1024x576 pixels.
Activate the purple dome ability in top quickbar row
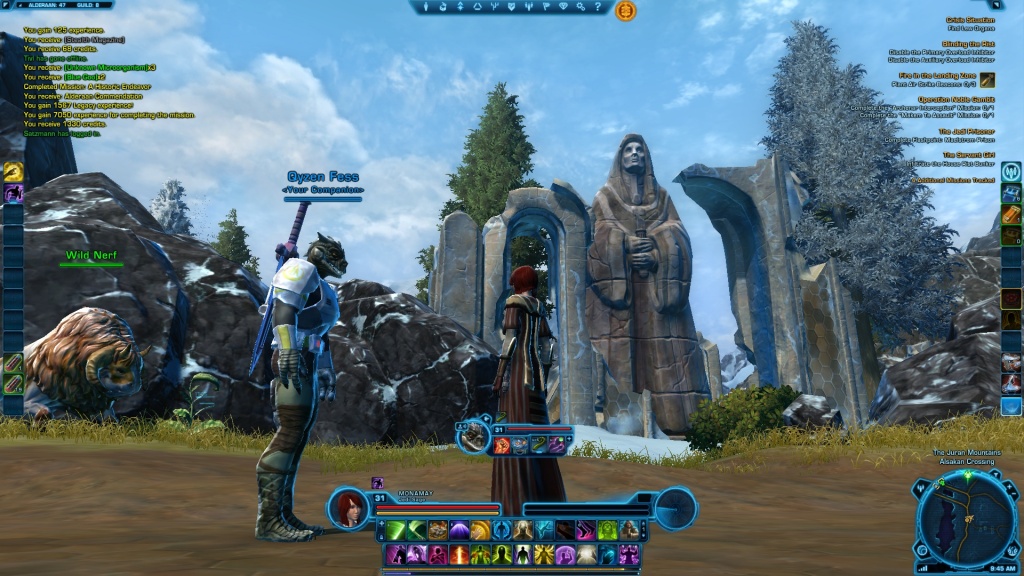pos(459,530)
